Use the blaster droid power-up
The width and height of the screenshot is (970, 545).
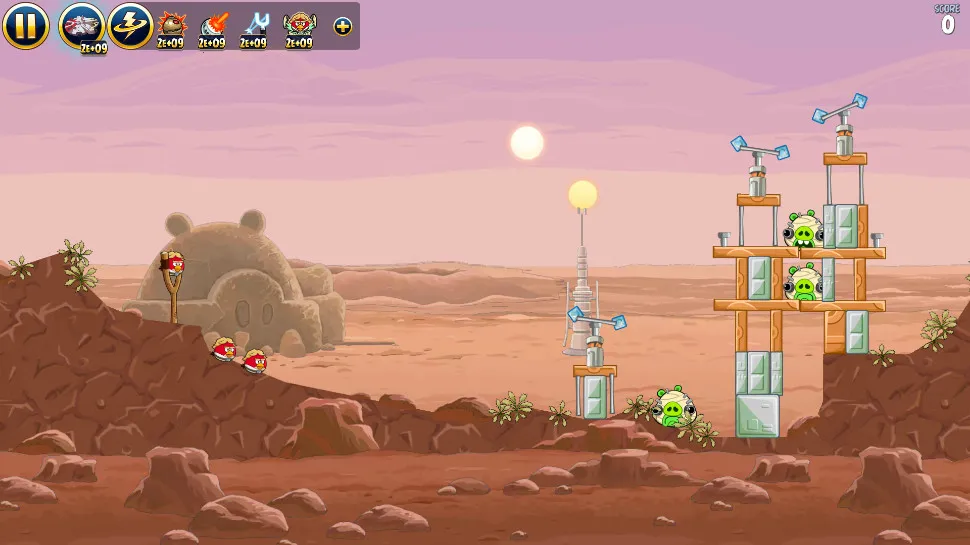pyautogui.click(x=213, y=25)
